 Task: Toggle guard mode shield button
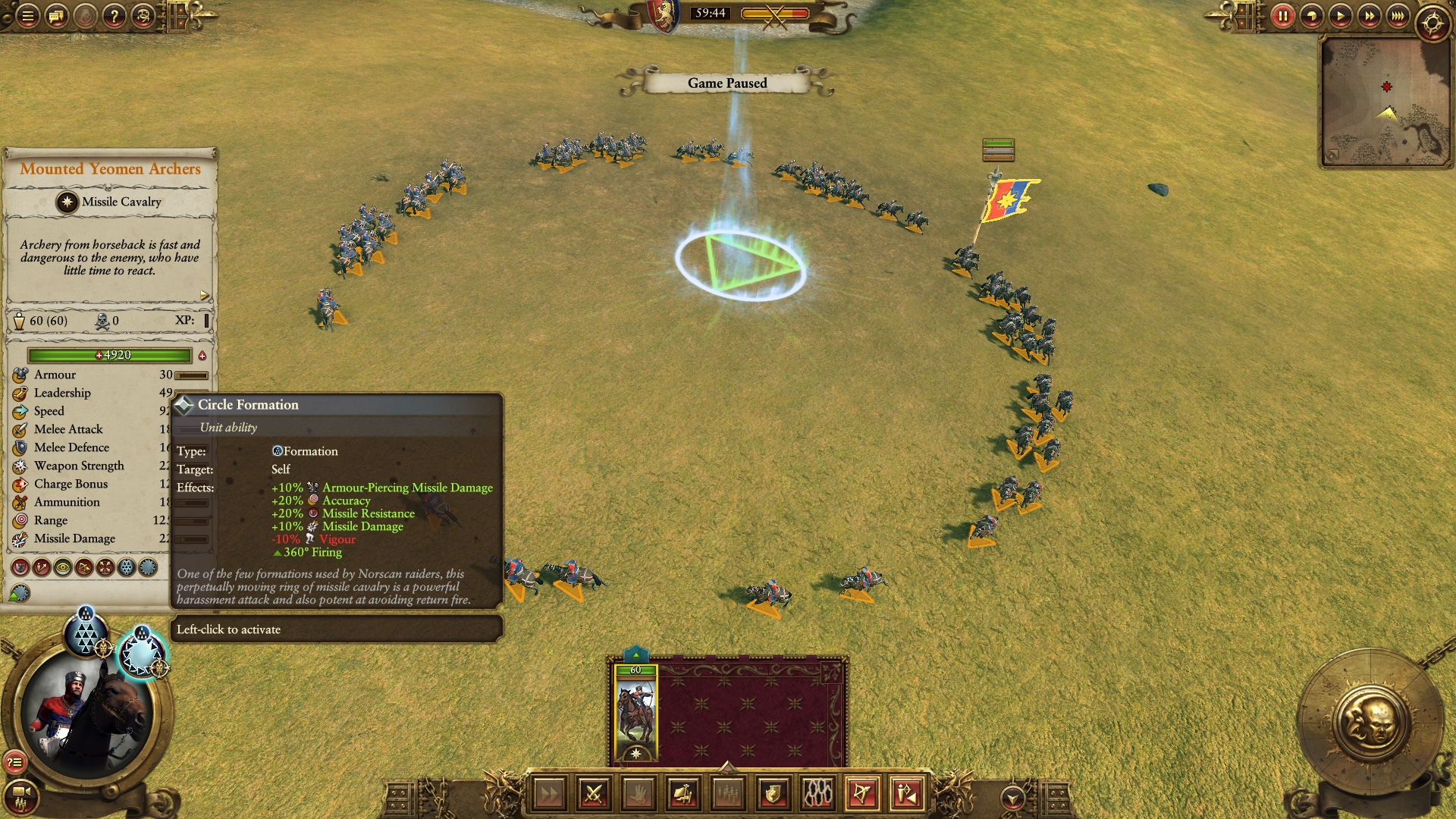point(773,794)
